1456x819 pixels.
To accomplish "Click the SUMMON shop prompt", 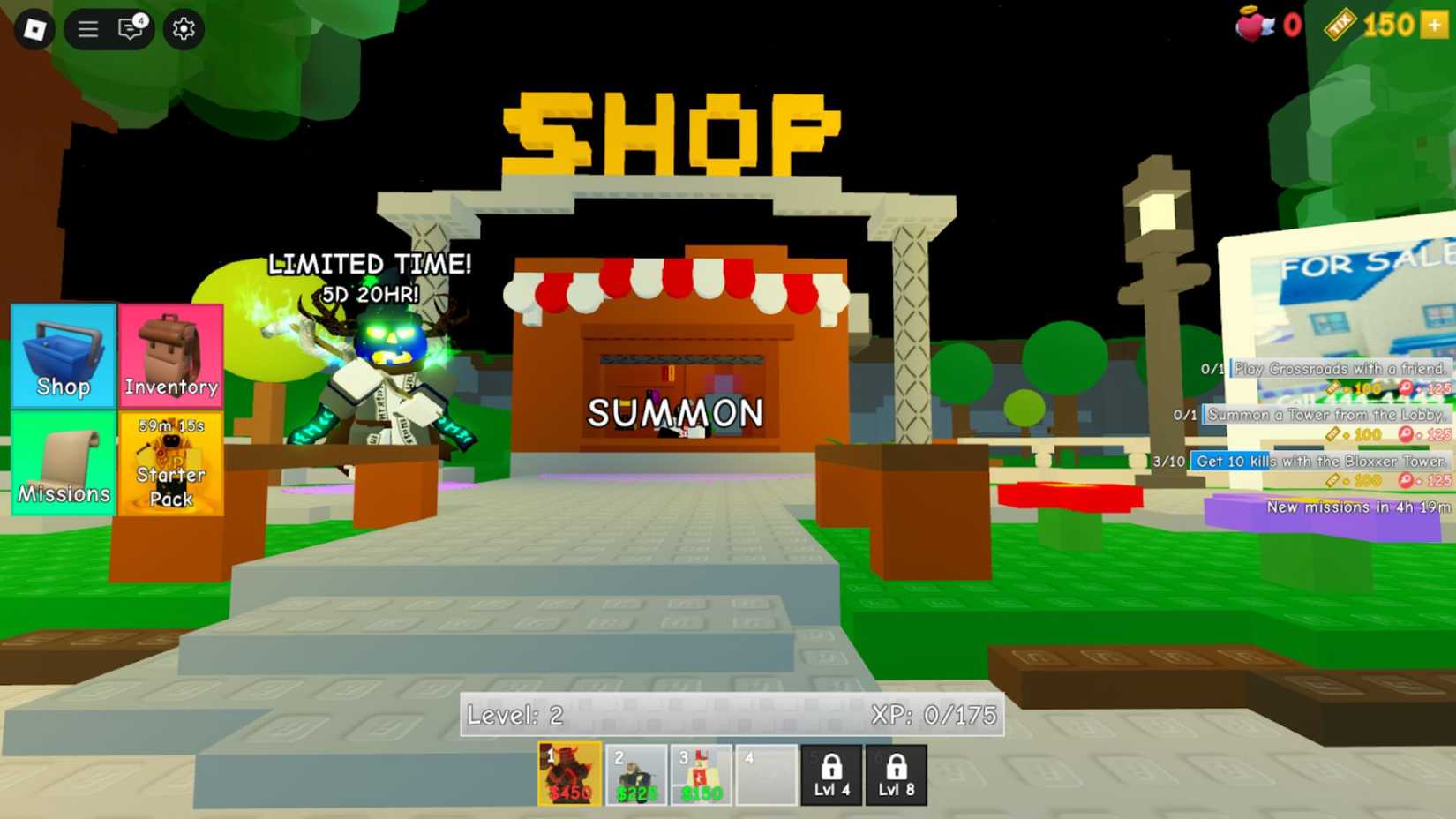I will point(676,413).
